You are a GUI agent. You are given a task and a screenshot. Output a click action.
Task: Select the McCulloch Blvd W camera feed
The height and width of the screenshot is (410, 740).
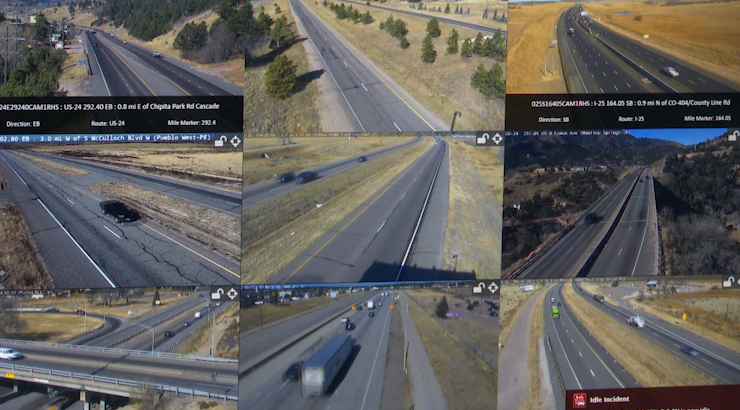coord(120,215)
